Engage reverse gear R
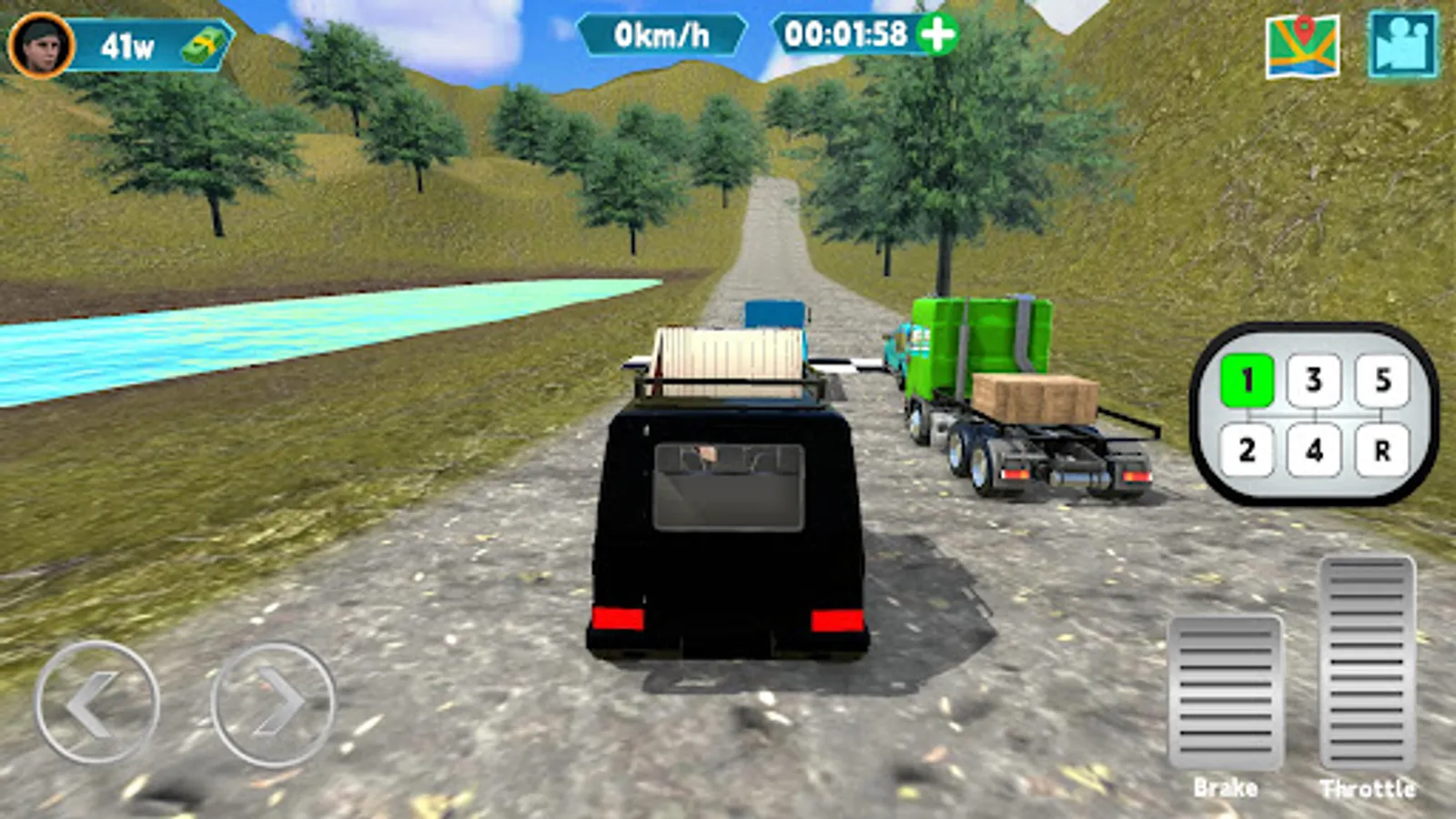1456x819 pixels. pyautogui.click(x=1382, y=448)
